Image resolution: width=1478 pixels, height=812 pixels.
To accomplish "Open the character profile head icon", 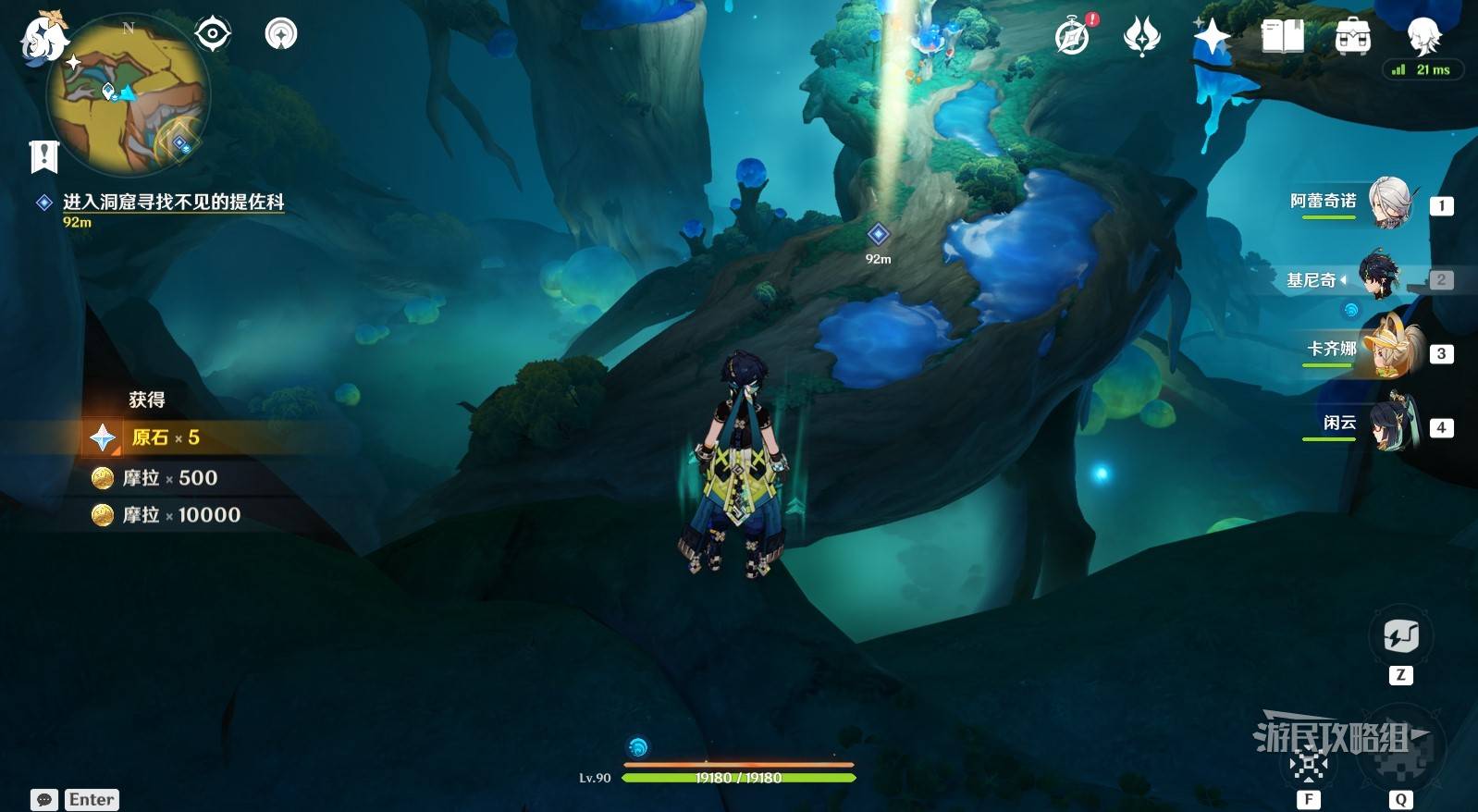I will [x=1423, y=37].
